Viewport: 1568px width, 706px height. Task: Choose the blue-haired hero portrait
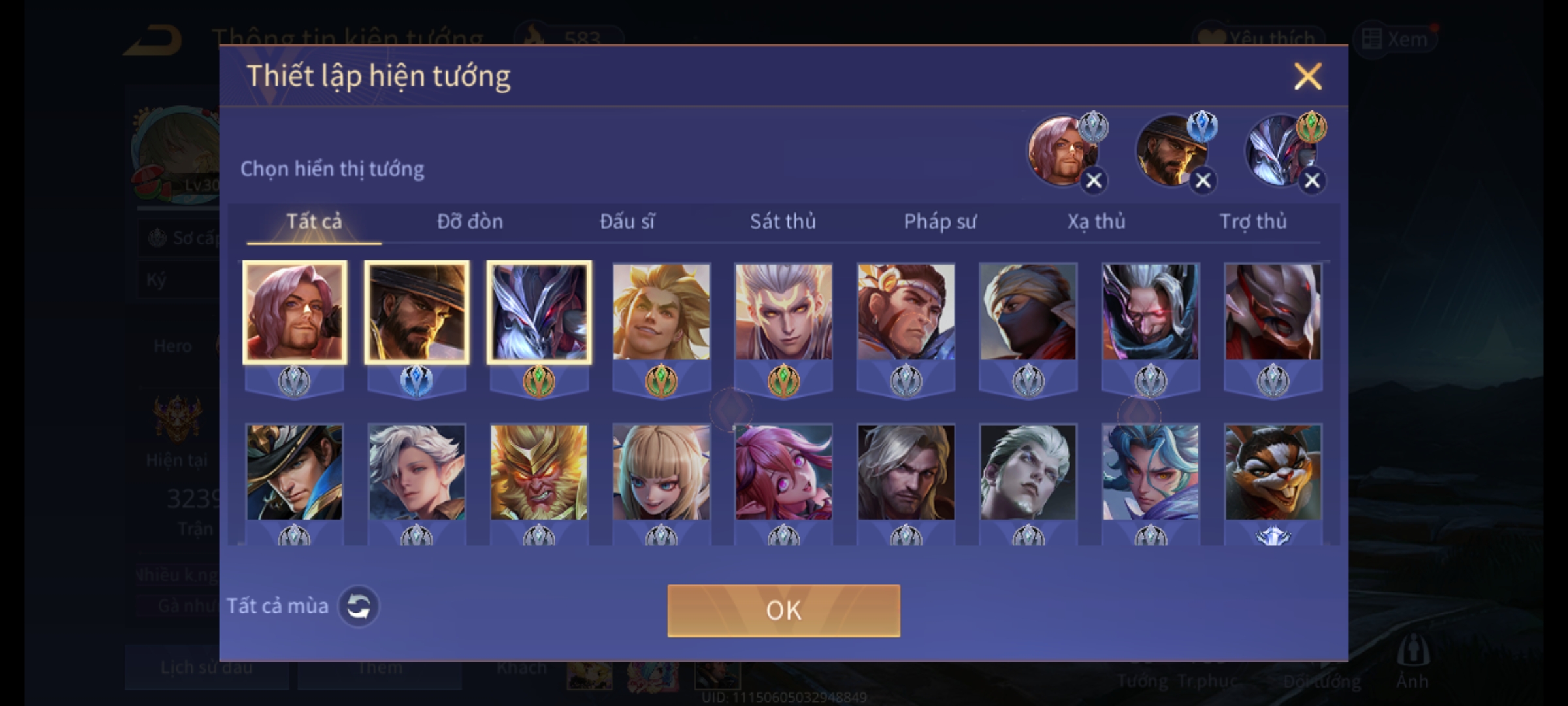tap(1151, 472)
